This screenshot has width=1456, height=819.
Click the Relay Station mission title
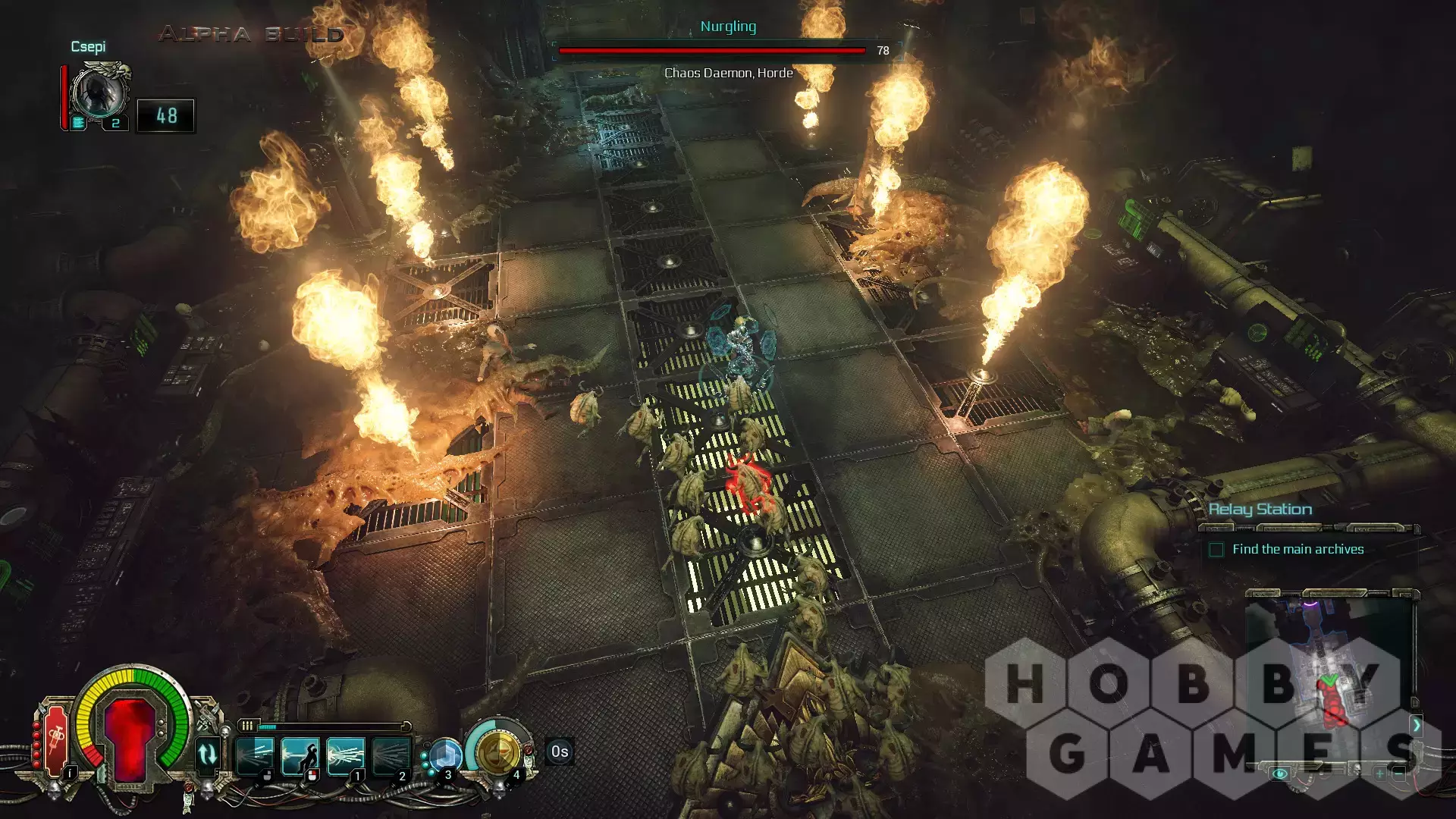[1260, 510]
